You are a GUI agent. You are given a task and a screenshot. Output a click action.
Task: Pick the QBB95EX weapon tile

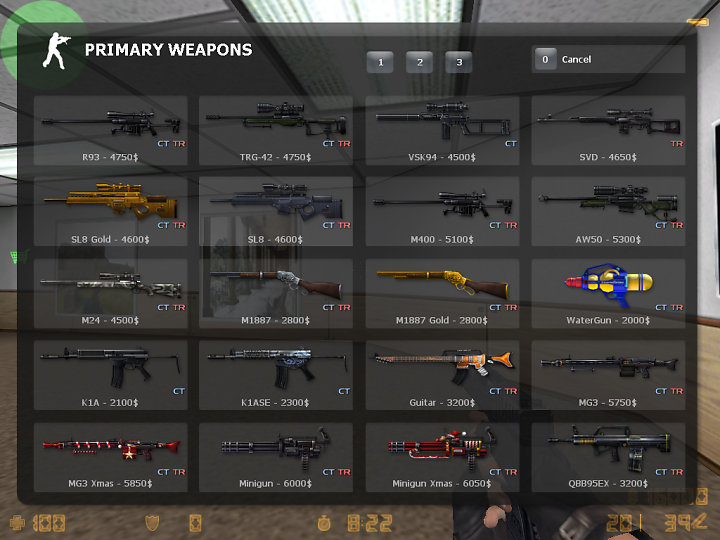[608, 458]
